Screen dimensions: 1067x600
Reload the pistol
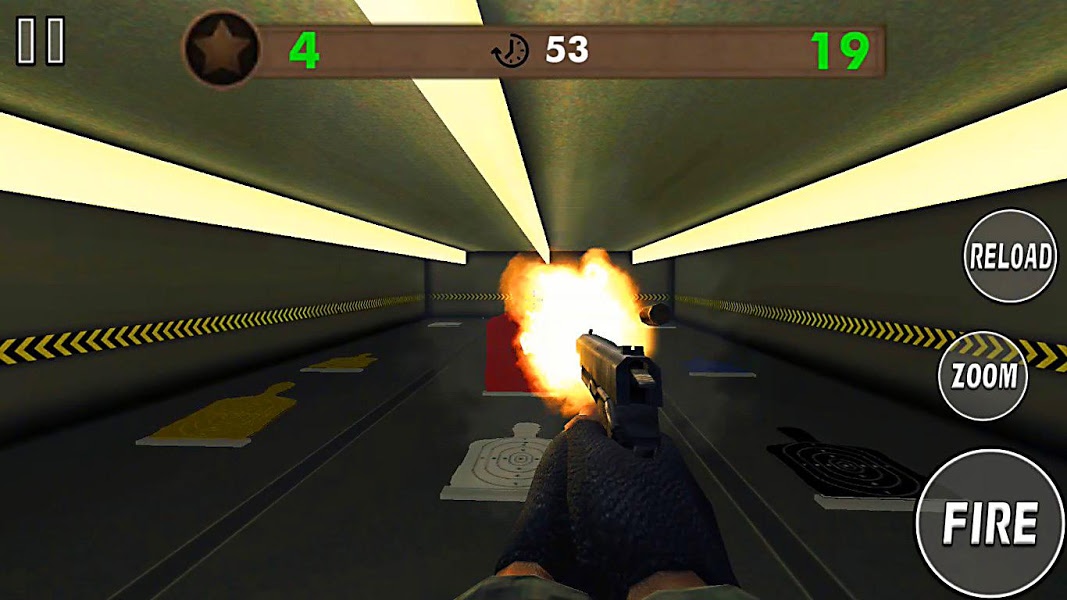pyautogui.click(x=1011, y=256)
